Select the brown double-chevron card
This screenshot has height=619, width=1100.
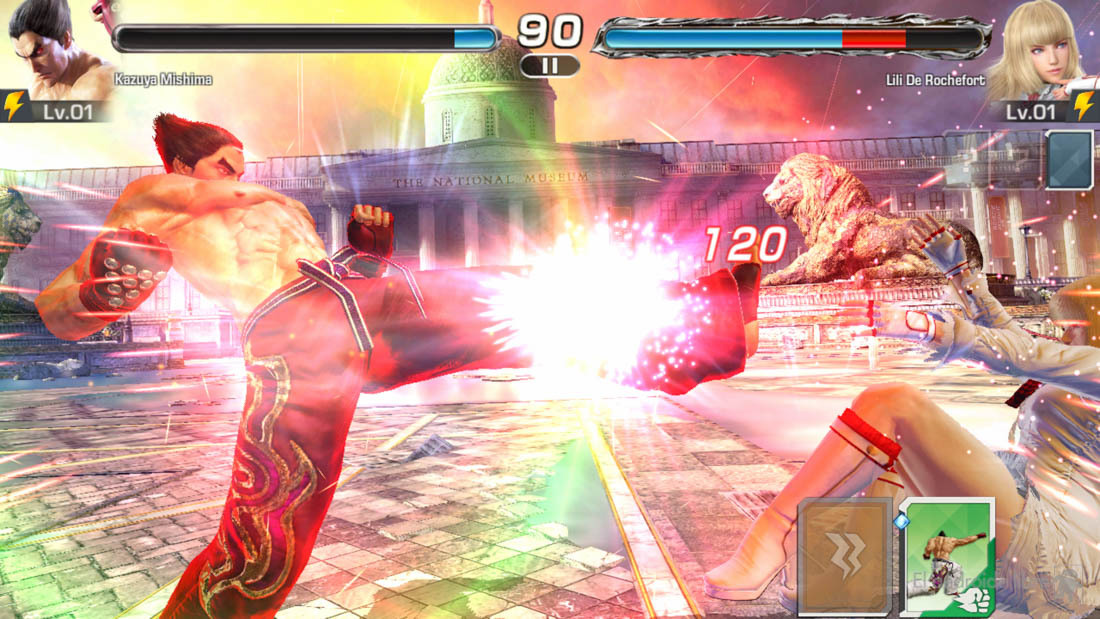pos(845,557)
